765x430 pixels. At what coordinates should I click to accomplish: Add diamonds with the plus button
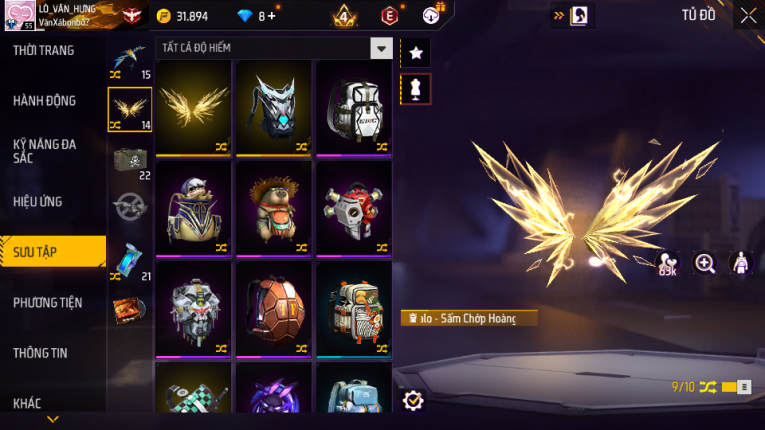coord(272,16)
